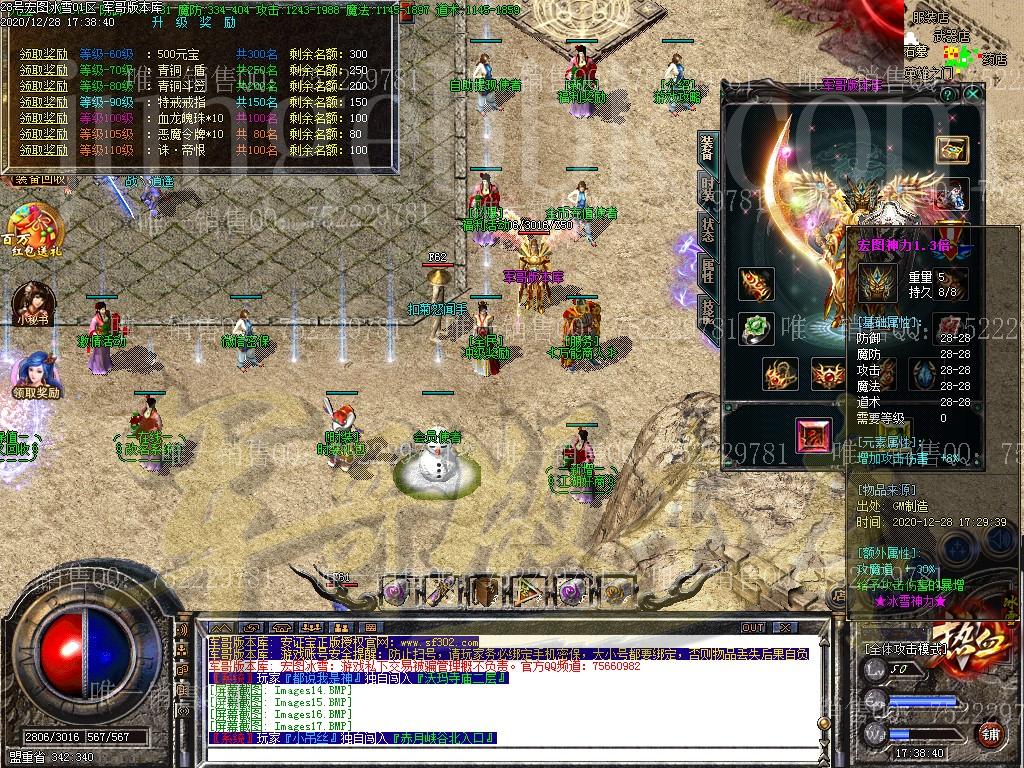Select the 装备 equipment tab
This screenshot has width=1024, height=768.
click(x=707, y=149)
